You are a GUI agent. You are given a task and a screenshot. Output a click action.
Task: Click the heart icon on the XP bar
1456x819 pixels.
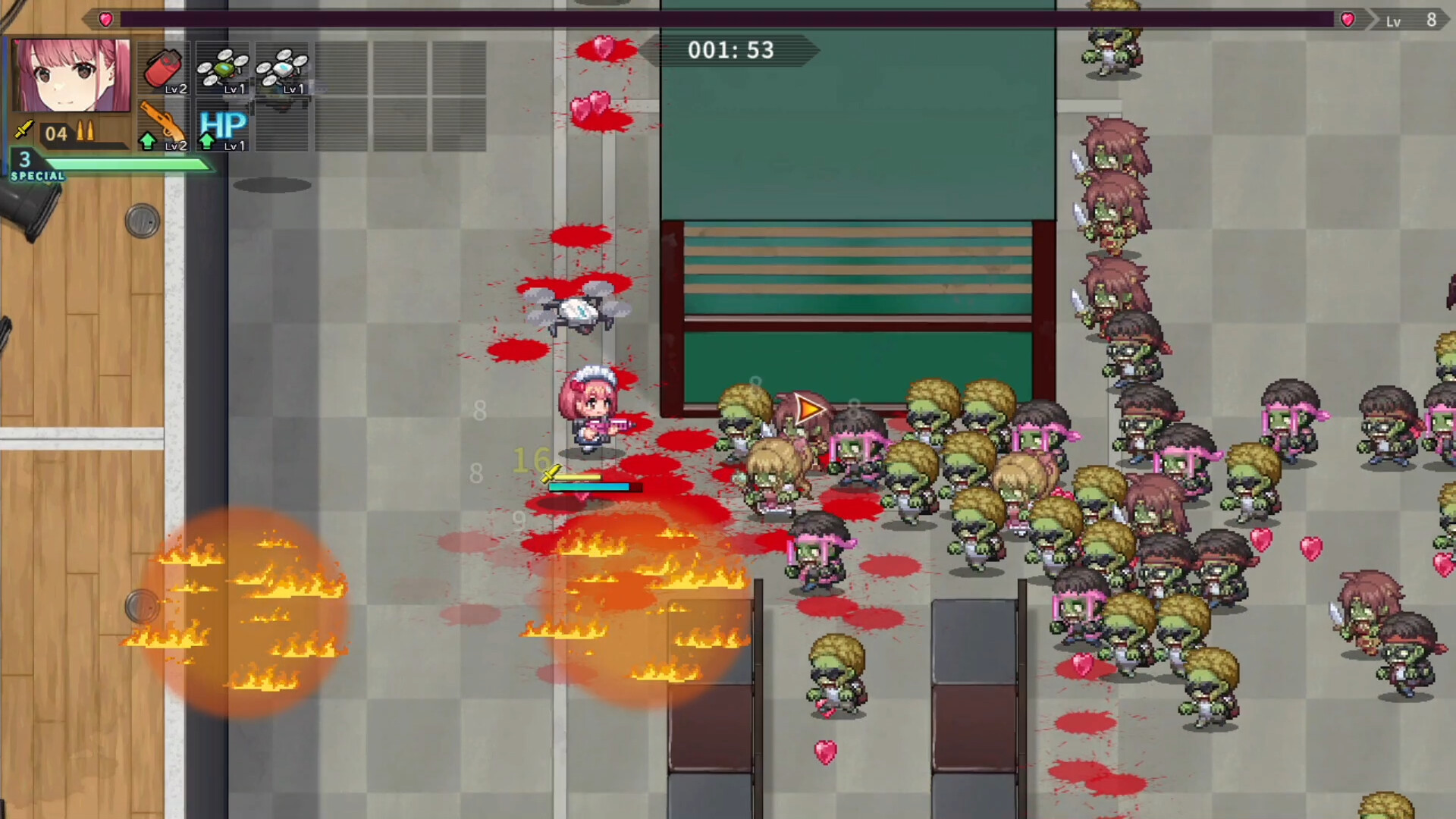105,20
